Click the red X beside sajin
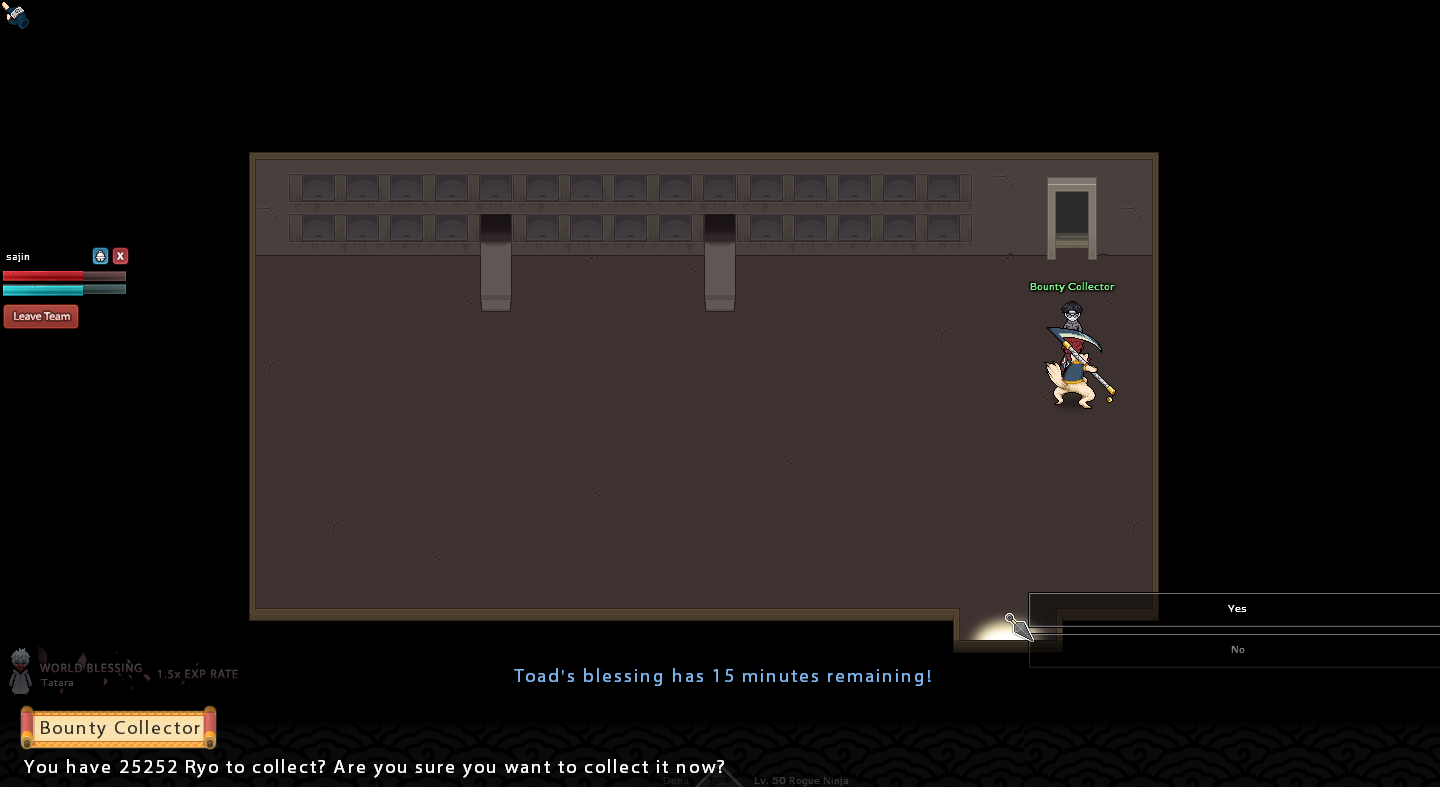 (x=120, y=257)
